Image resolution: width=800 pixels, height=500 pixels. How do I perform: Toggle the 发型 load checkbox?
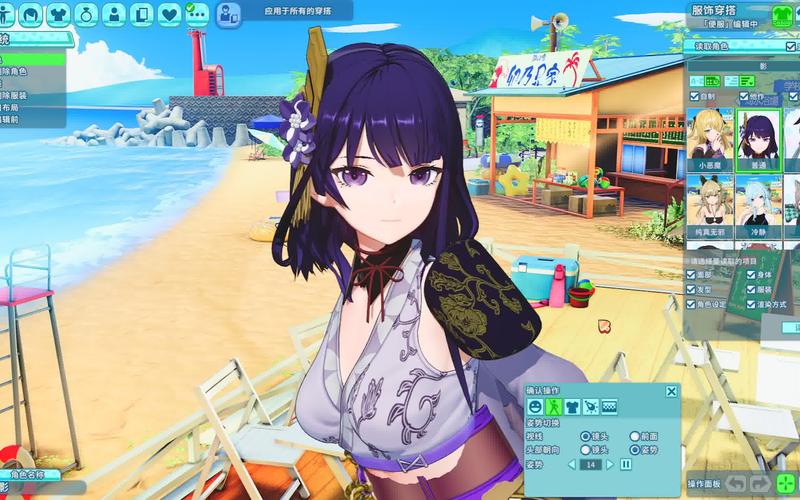(692, 289)
